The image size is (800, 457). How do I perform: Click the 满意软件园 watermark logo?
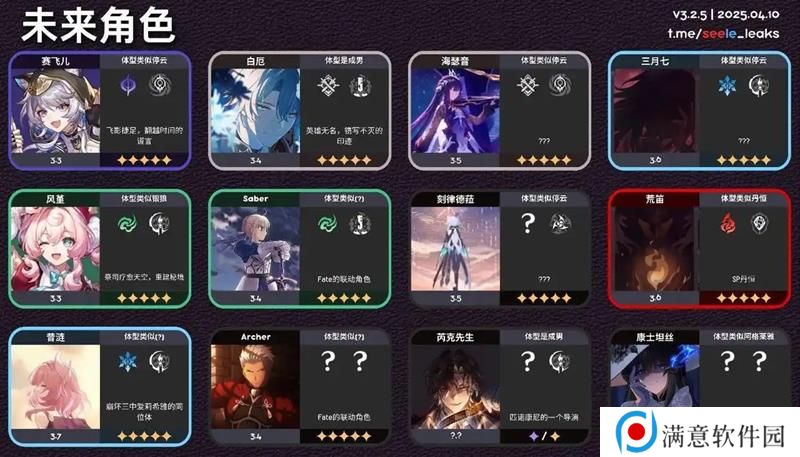point(700,432)
